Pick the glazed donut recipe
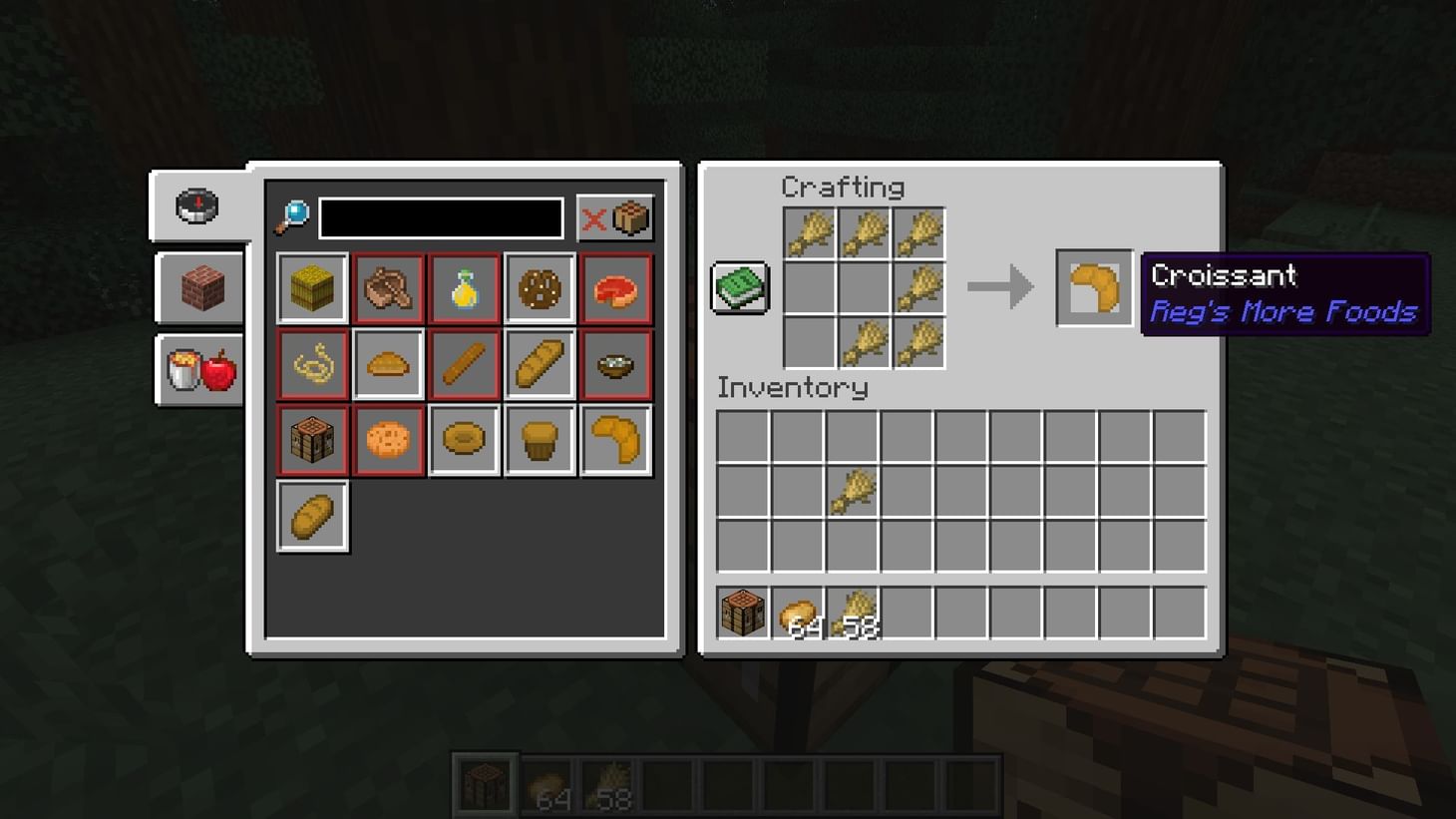The image size is (1456, 819). pyautogui.click(x=464, y=440)
